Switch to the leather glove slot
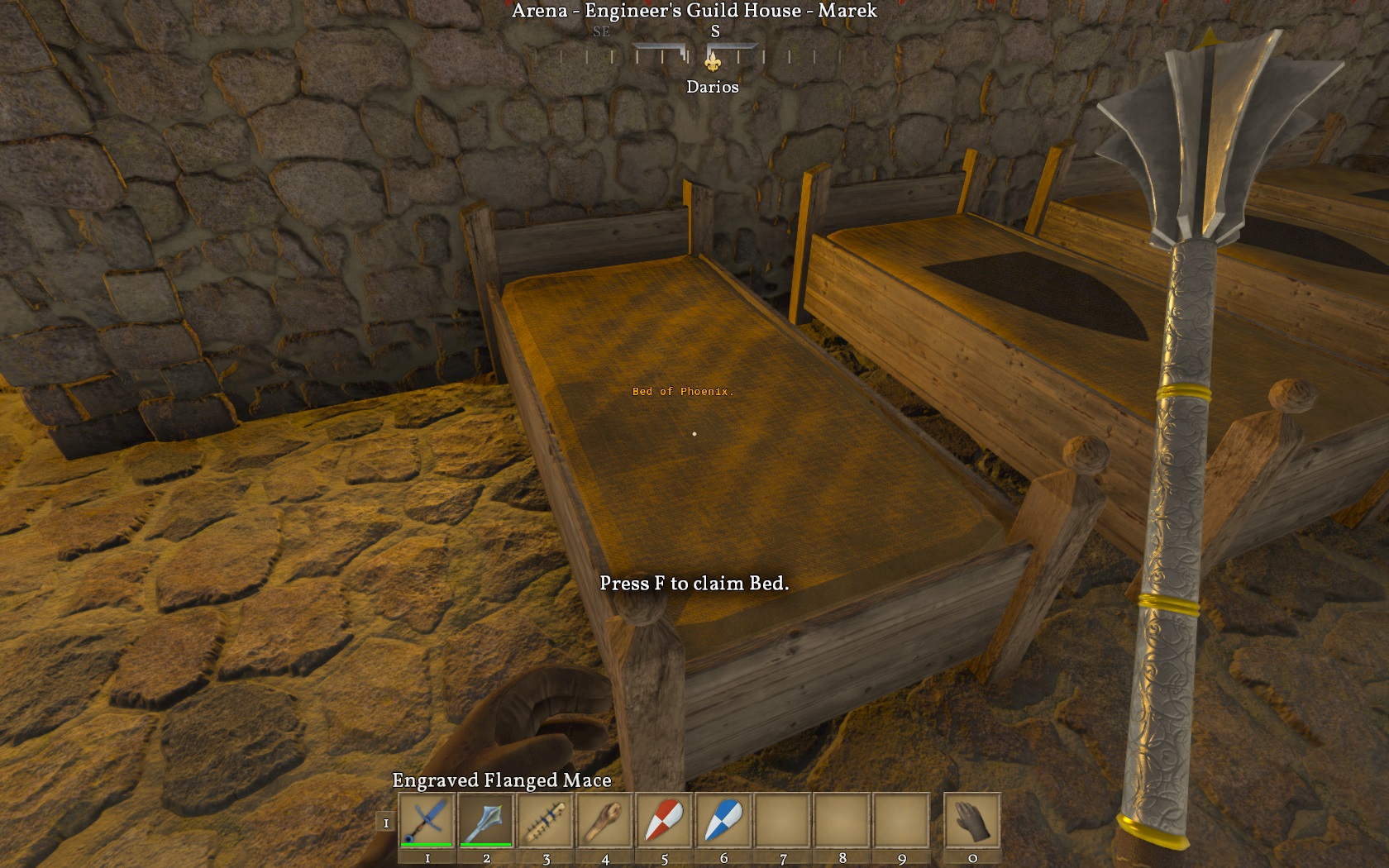 pyautogui.click(x=972, y=820)
